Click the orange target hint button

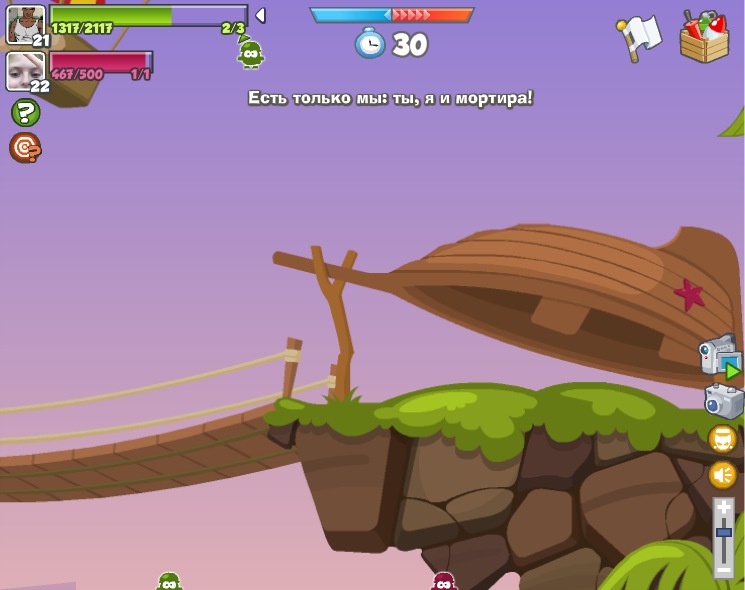[x=25, y=147]
